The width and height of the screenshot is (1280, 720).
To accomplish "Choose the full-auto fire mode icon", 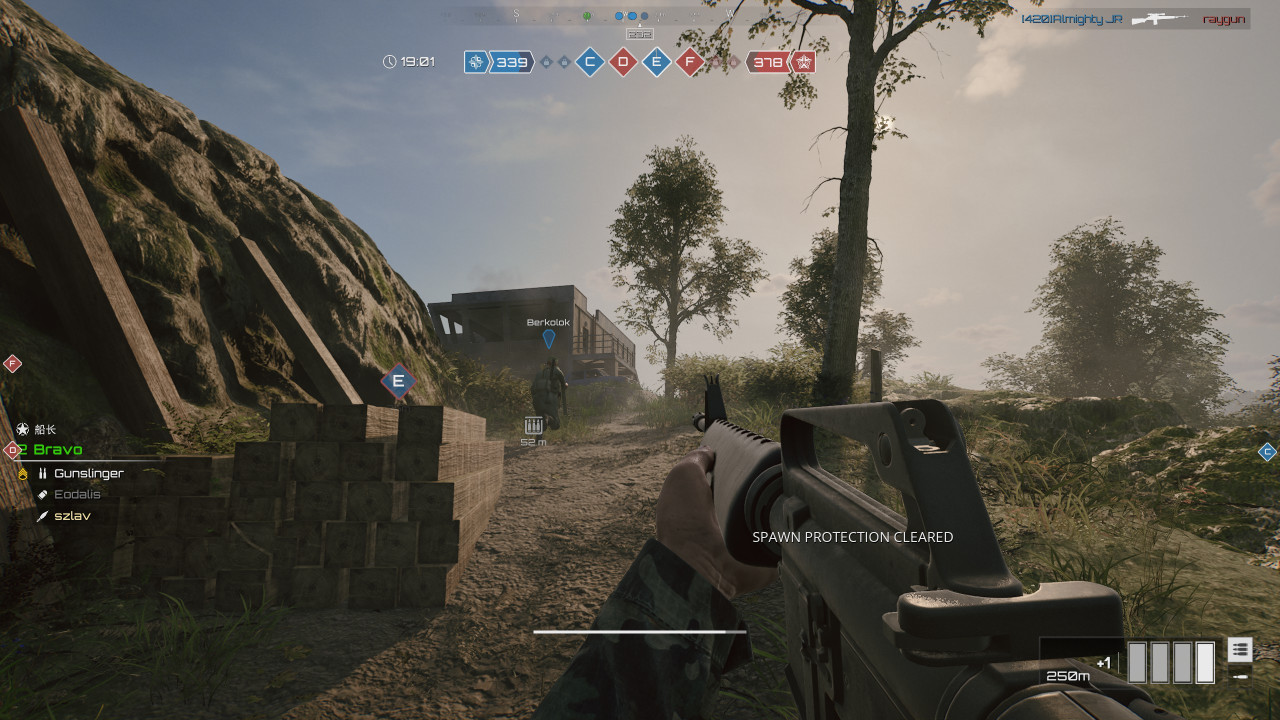I will tap(1240, 649).
